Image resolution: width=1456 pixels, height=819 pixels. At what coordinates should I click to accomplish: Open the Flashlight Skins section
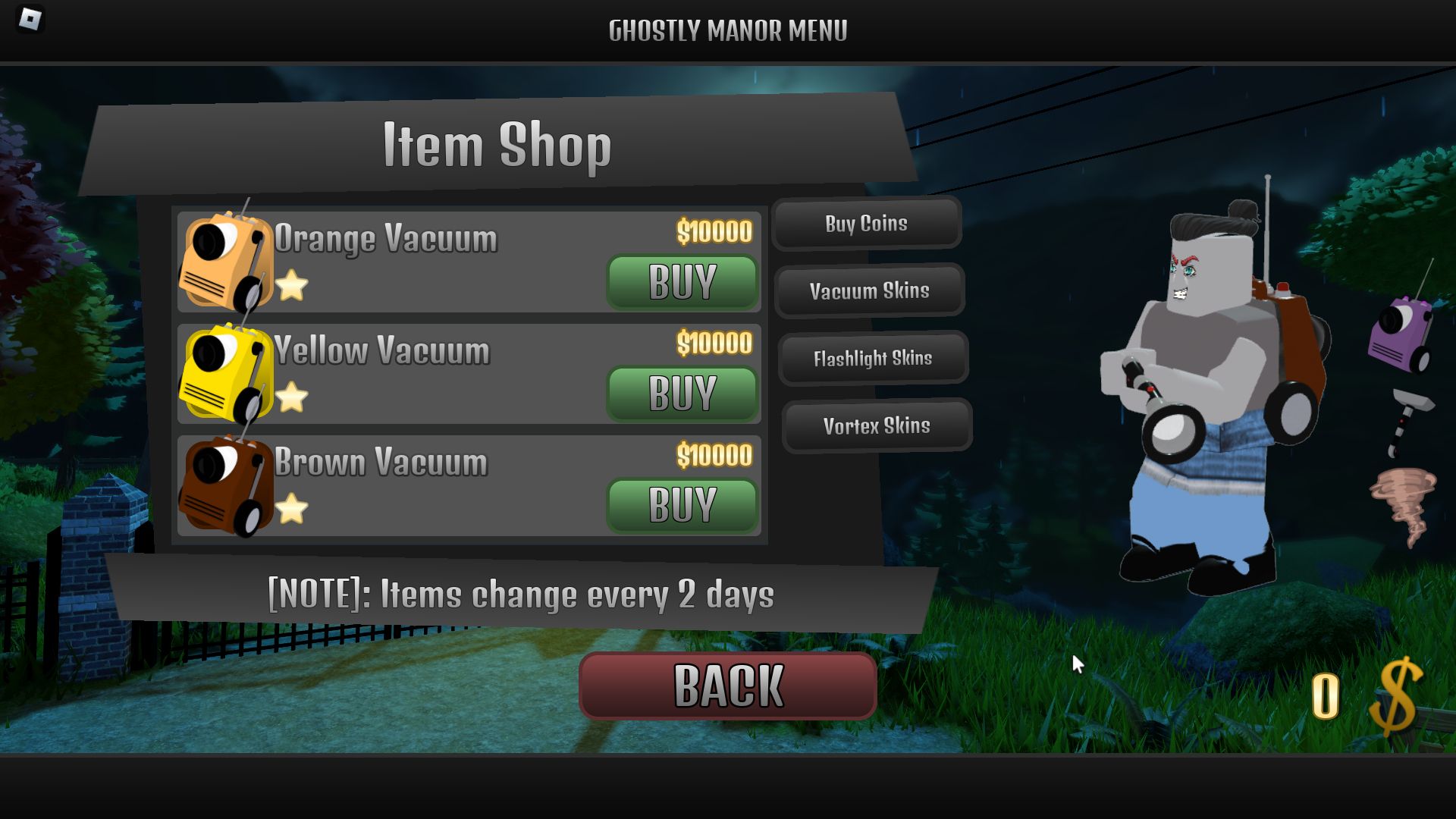(x=874, y=359)
